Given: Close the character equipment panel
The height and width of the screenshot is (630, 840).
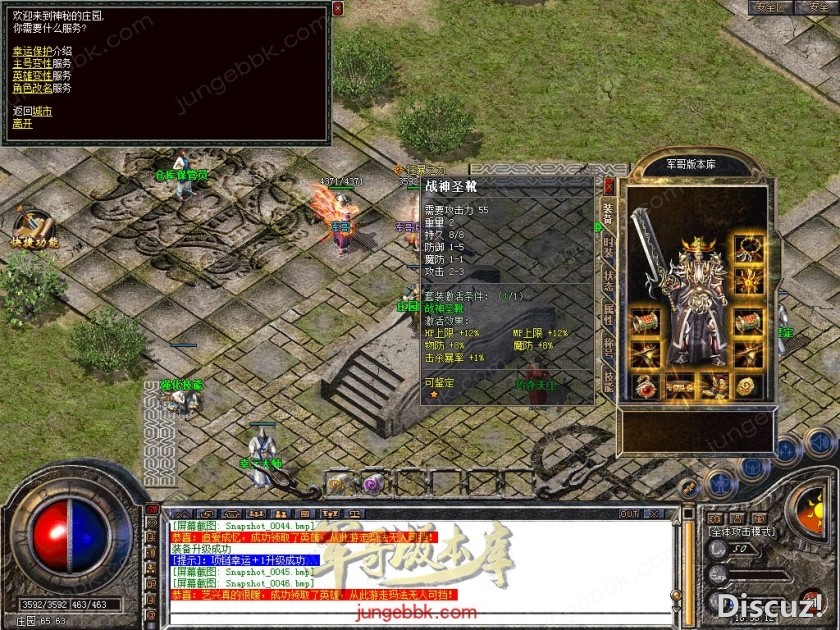Looking at the screenshot, I should pos(609,185).
